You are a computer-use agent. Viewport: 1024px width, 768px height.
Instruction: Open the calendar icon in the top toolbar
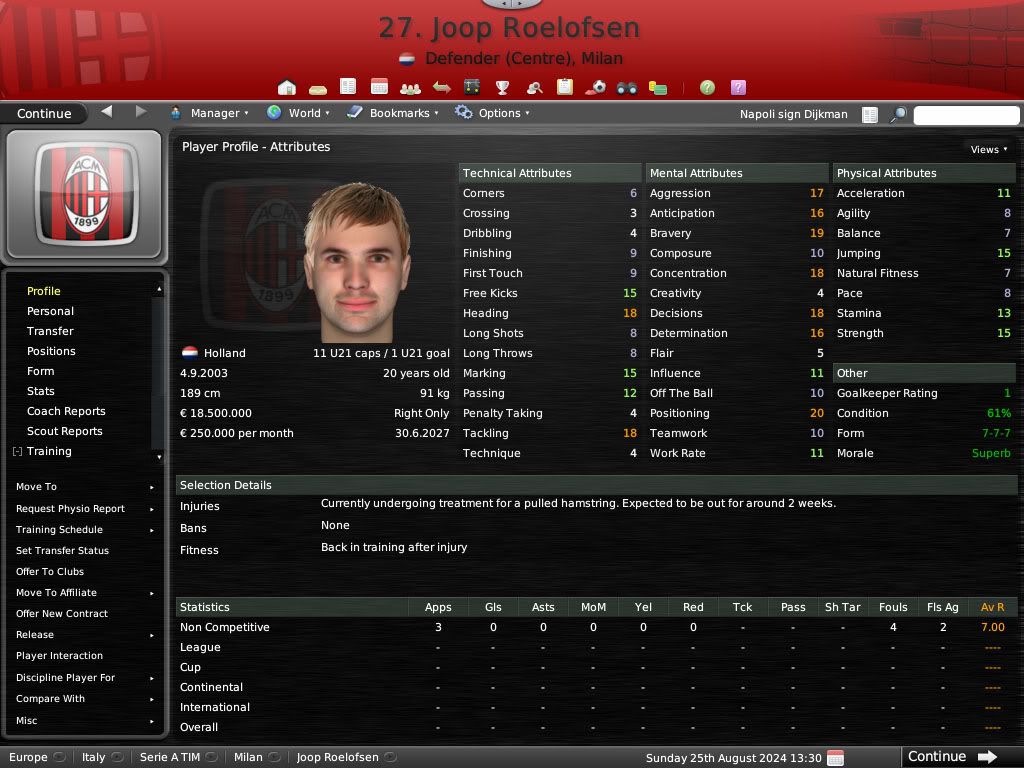[379, 88]
